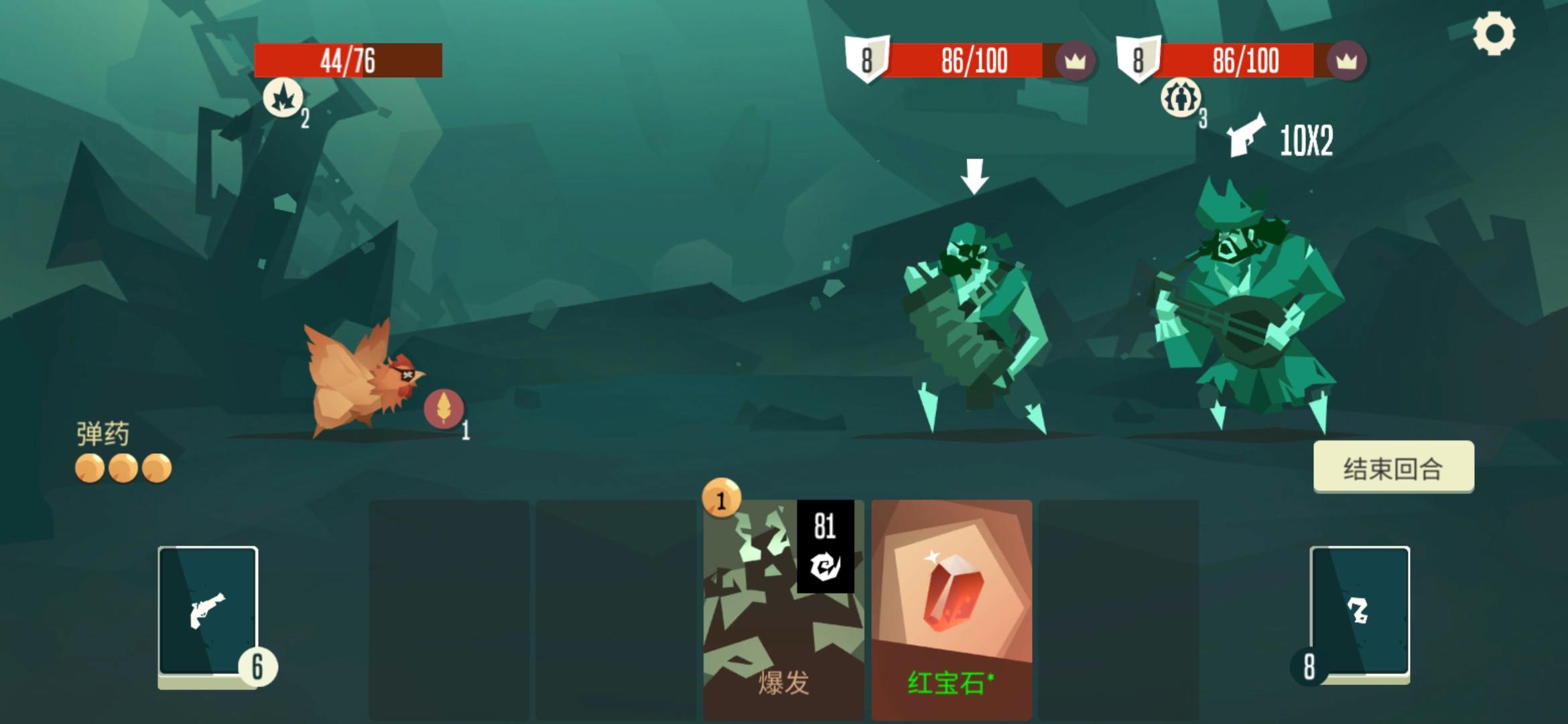
Task: Click the feather counter next to the chicken
Action: [442, 408]
